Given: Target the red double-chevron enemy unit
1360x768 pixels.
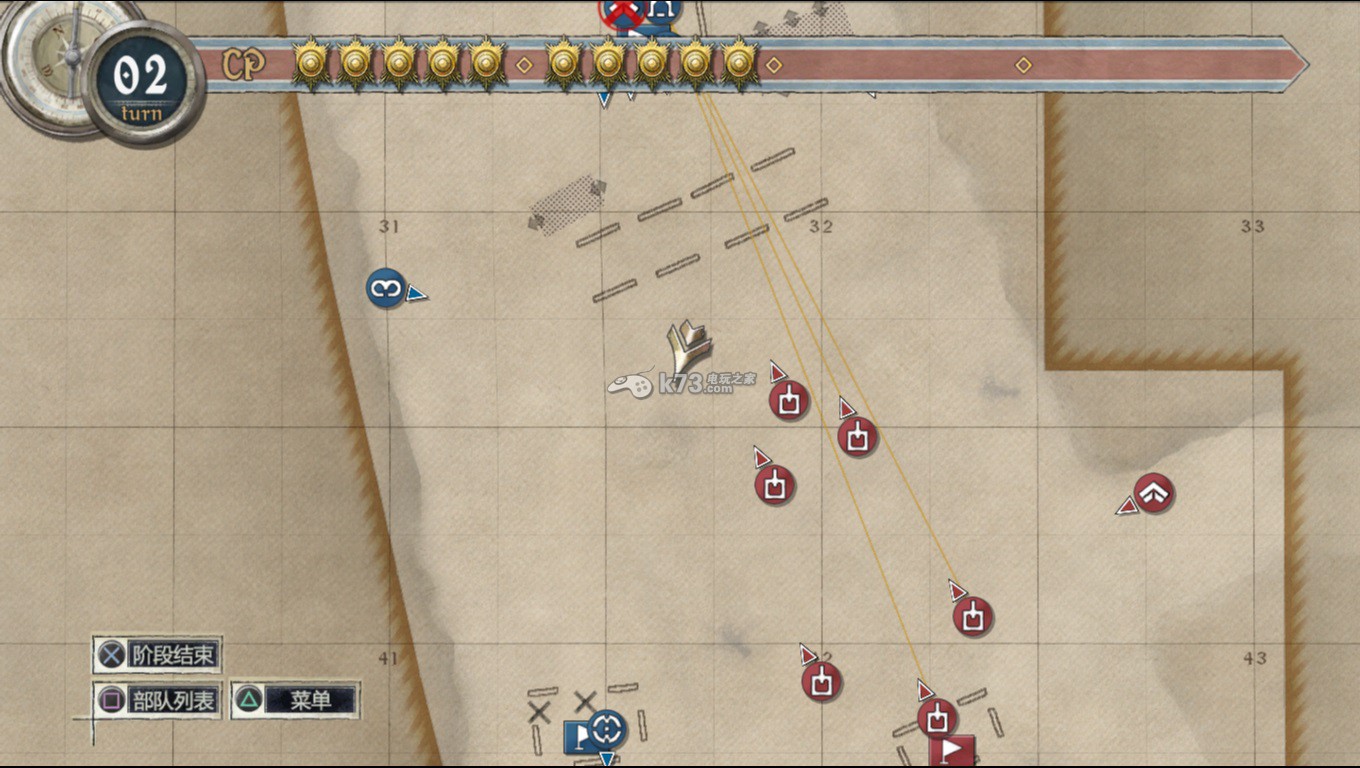Looking at the screenshot, I should coord(1153,493).
